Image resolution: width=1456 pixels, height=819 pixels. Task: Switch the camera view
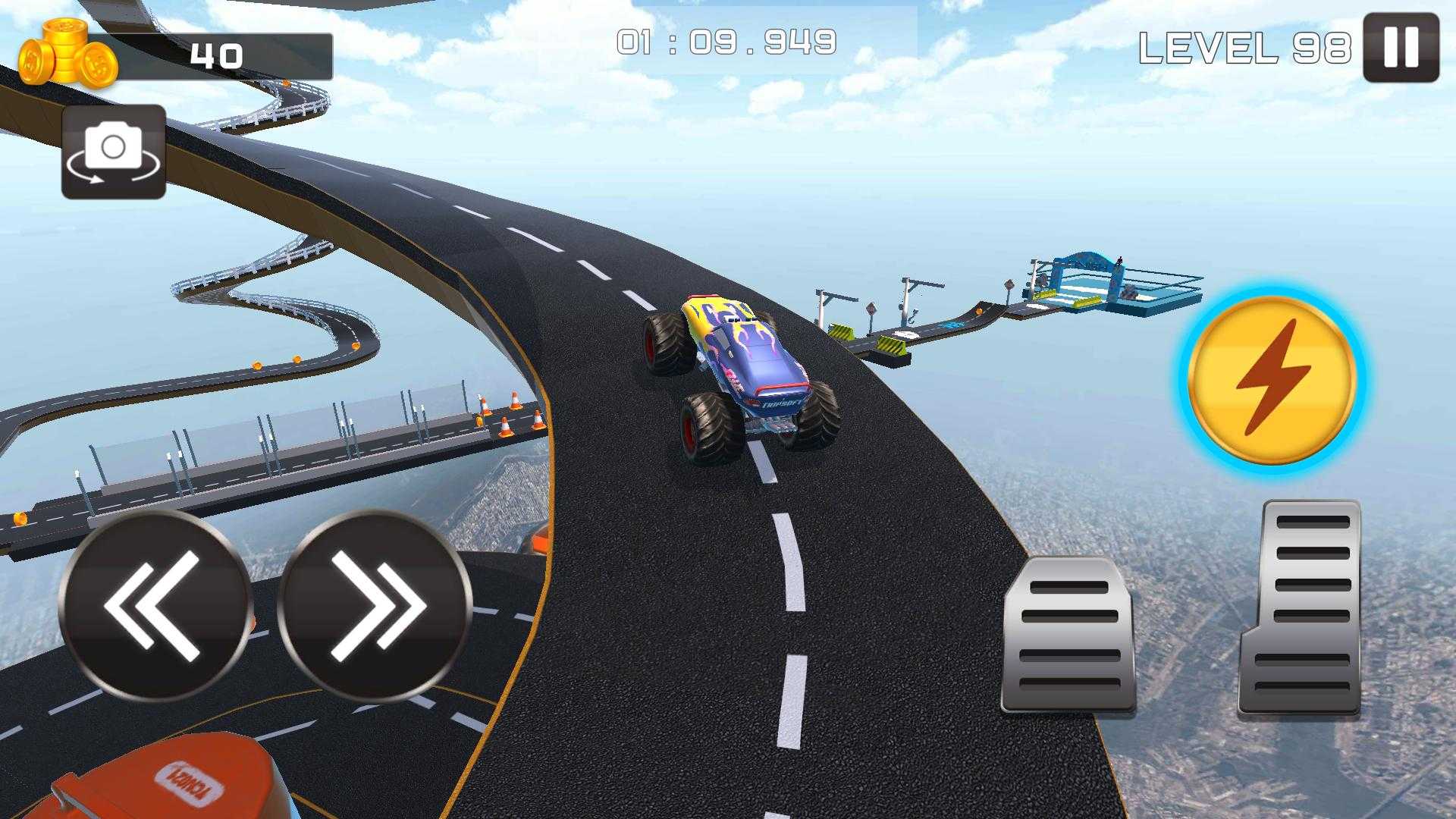pos(114,152)
